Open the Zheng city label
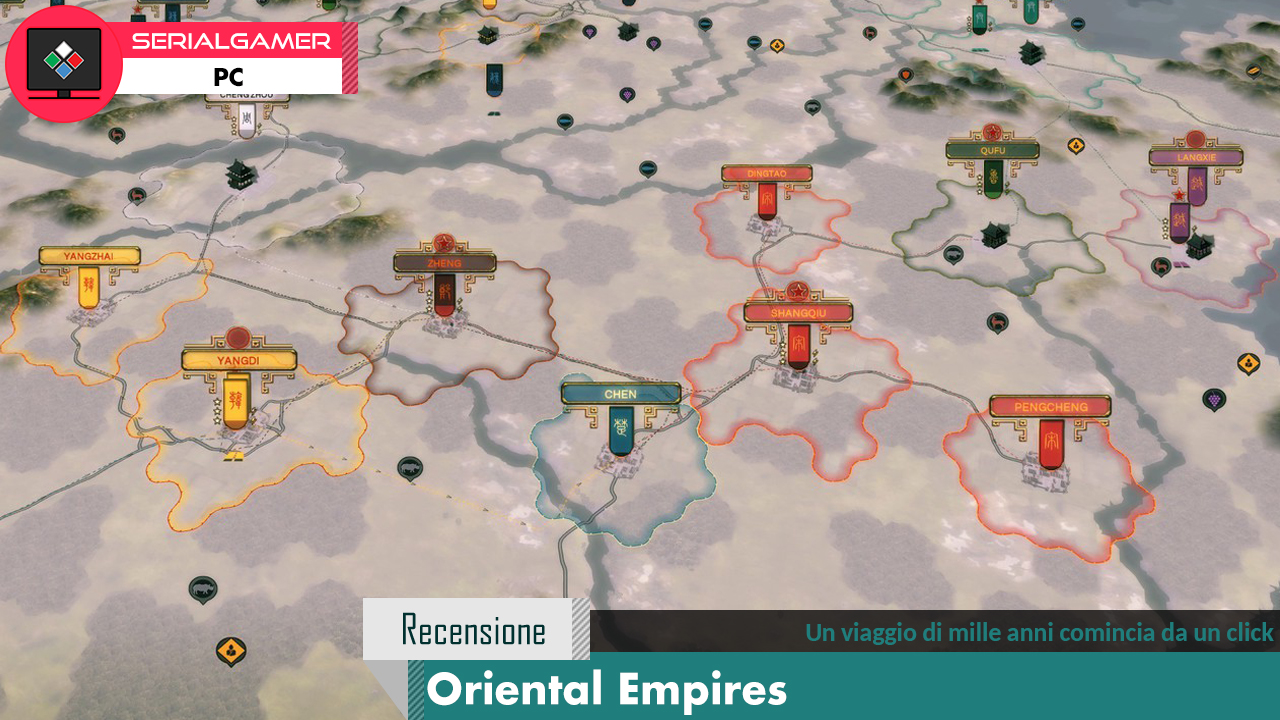This screenshot has width=1280, height=720. point(445,263)
